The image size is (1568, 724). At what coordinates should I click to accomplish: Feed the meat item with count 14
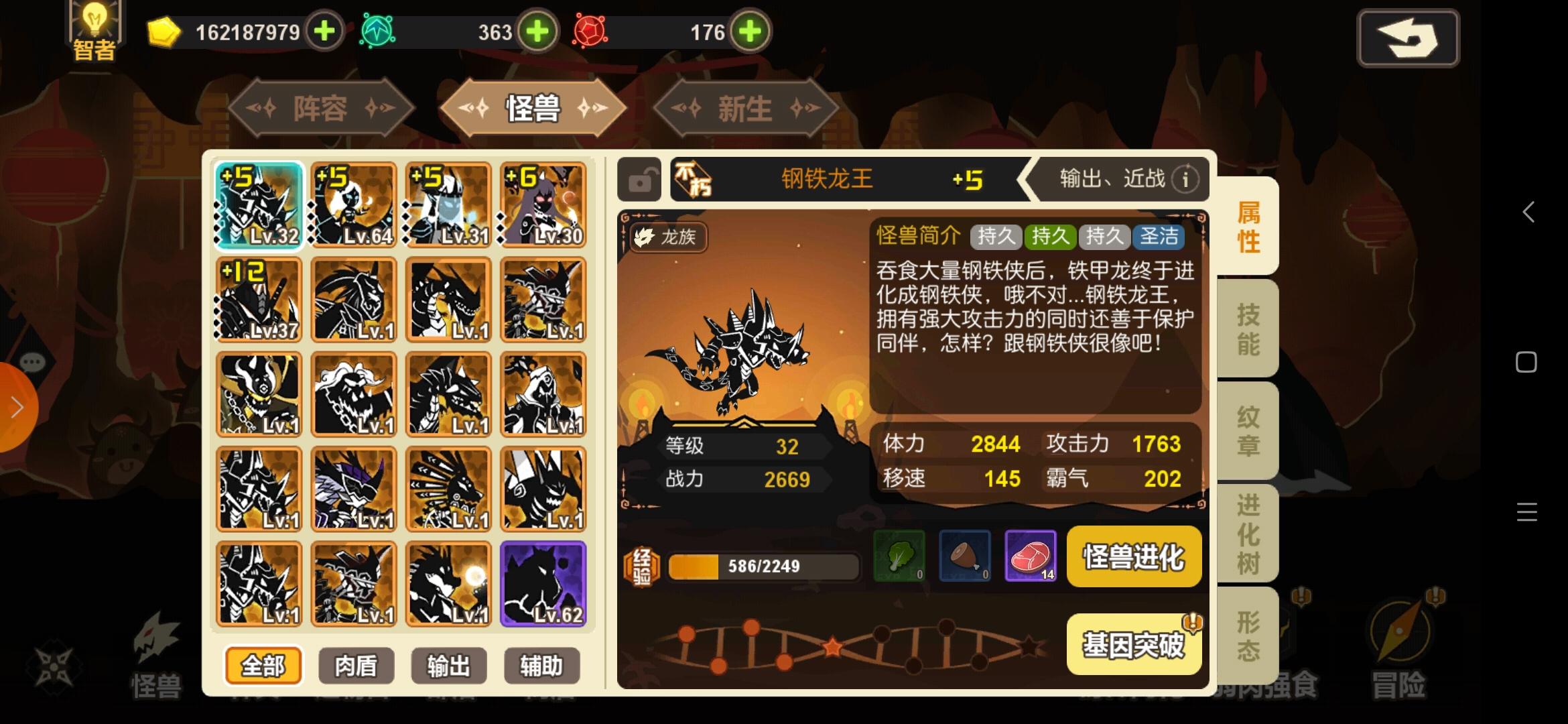1032,556
